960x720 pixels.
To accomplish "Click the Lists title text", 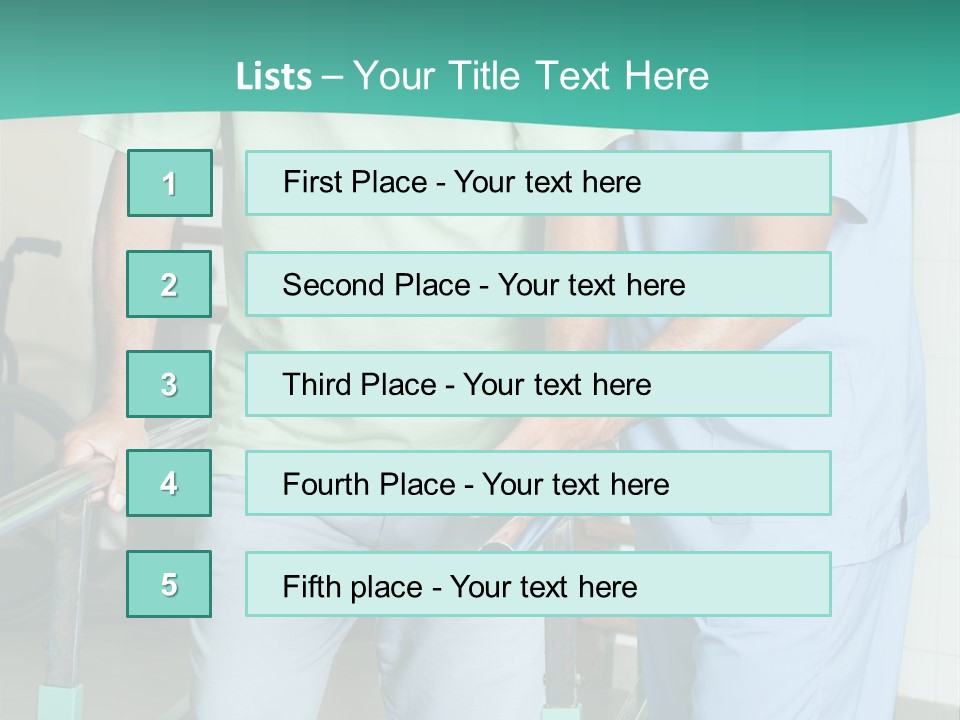I will pos(472,76).
